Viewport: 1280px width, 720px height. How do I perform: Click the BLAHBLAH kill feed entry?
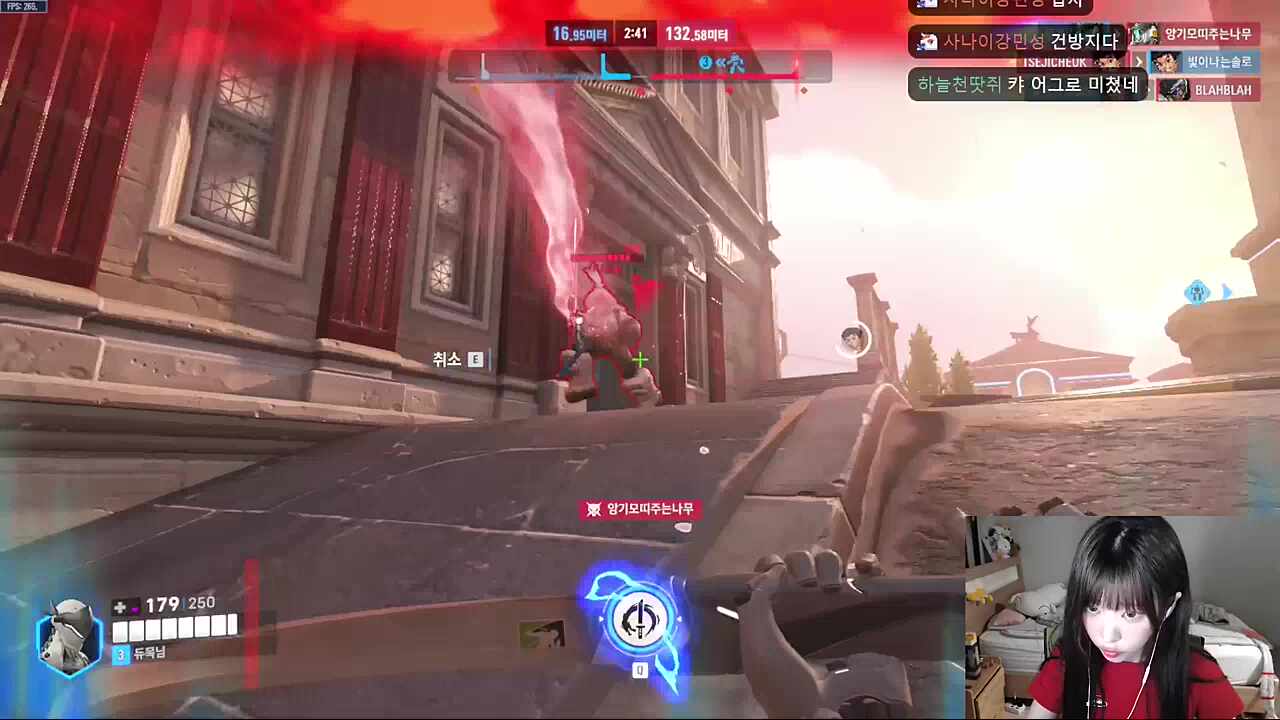pos(1208,89)
